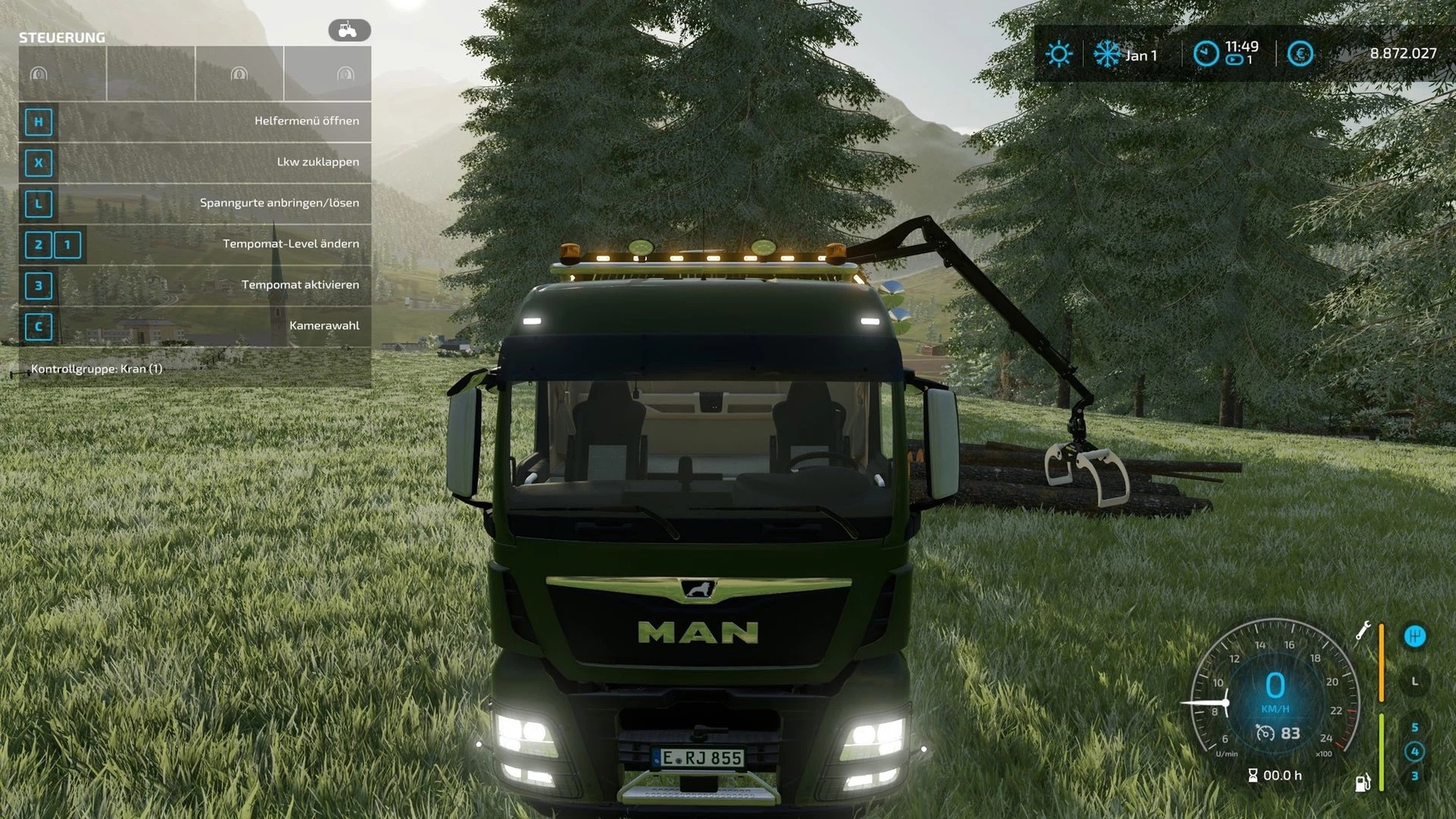Choose the Kamerawahl row
Viewport: 1456px width, 819px height.
(195, 326)
